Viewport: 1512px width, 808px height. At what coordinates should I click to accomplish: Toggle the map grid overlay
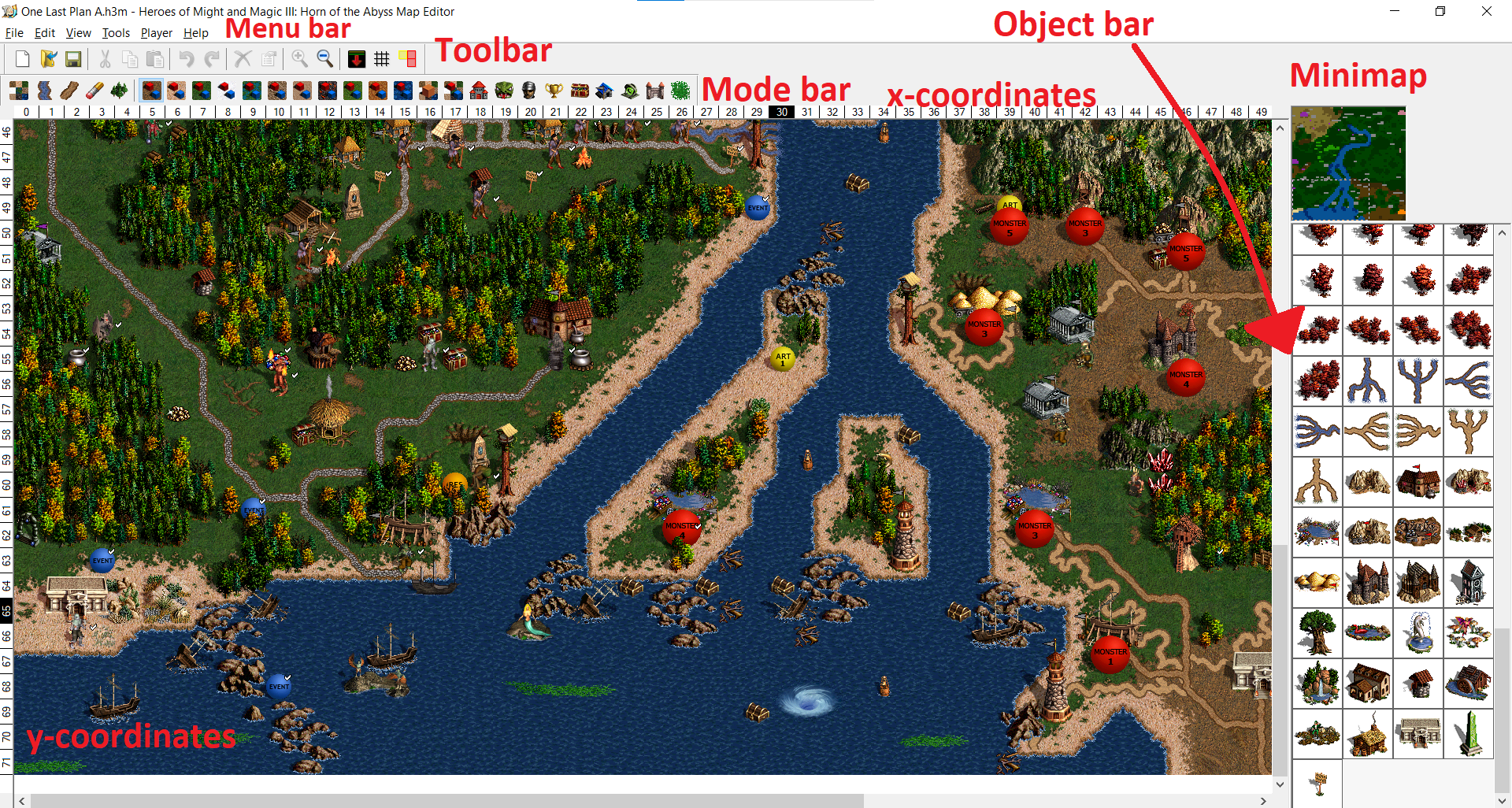tap(383, 59)
